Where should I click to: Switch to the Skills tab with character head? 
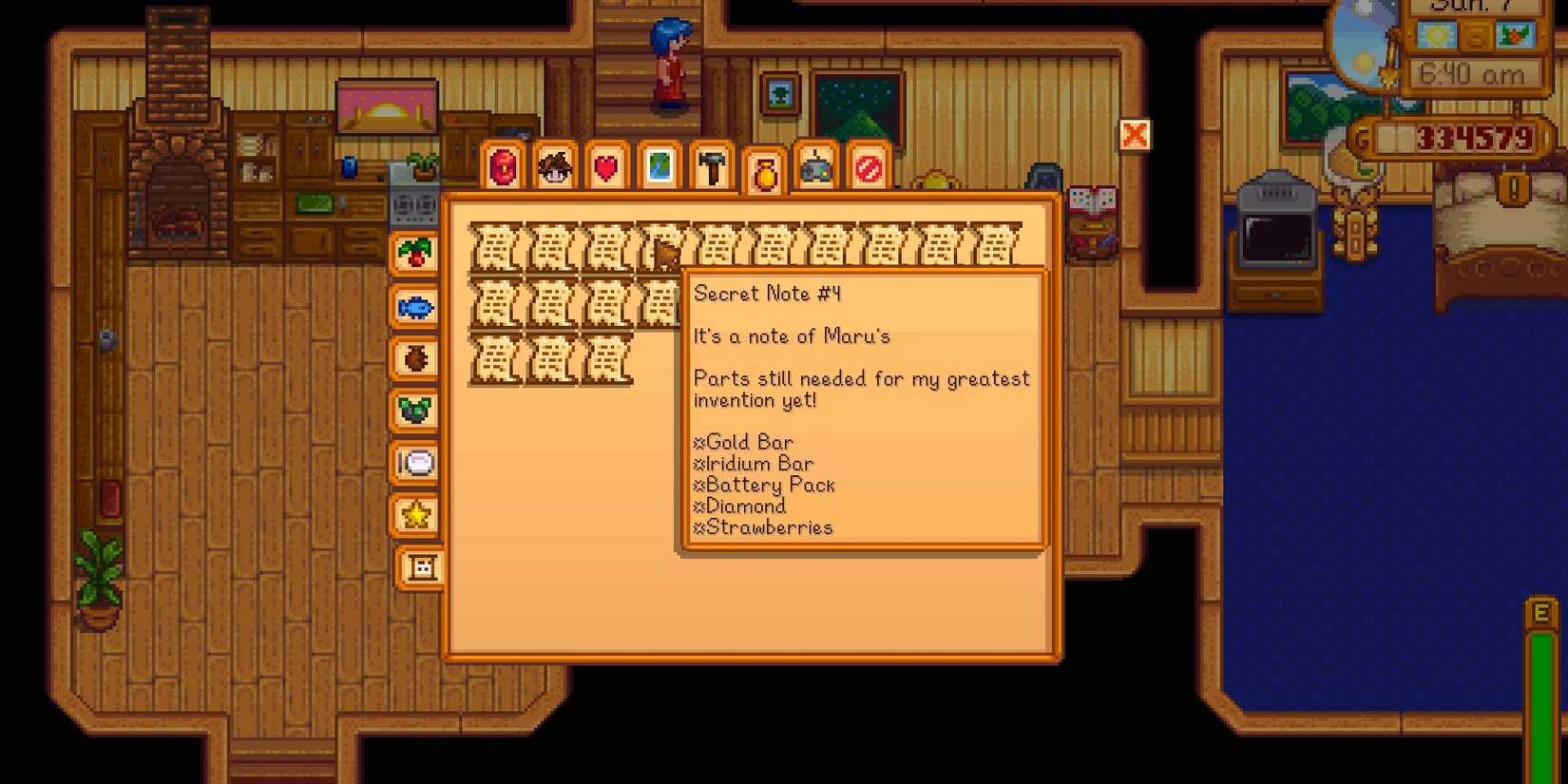pyautogui.click(x=555, y=166)
